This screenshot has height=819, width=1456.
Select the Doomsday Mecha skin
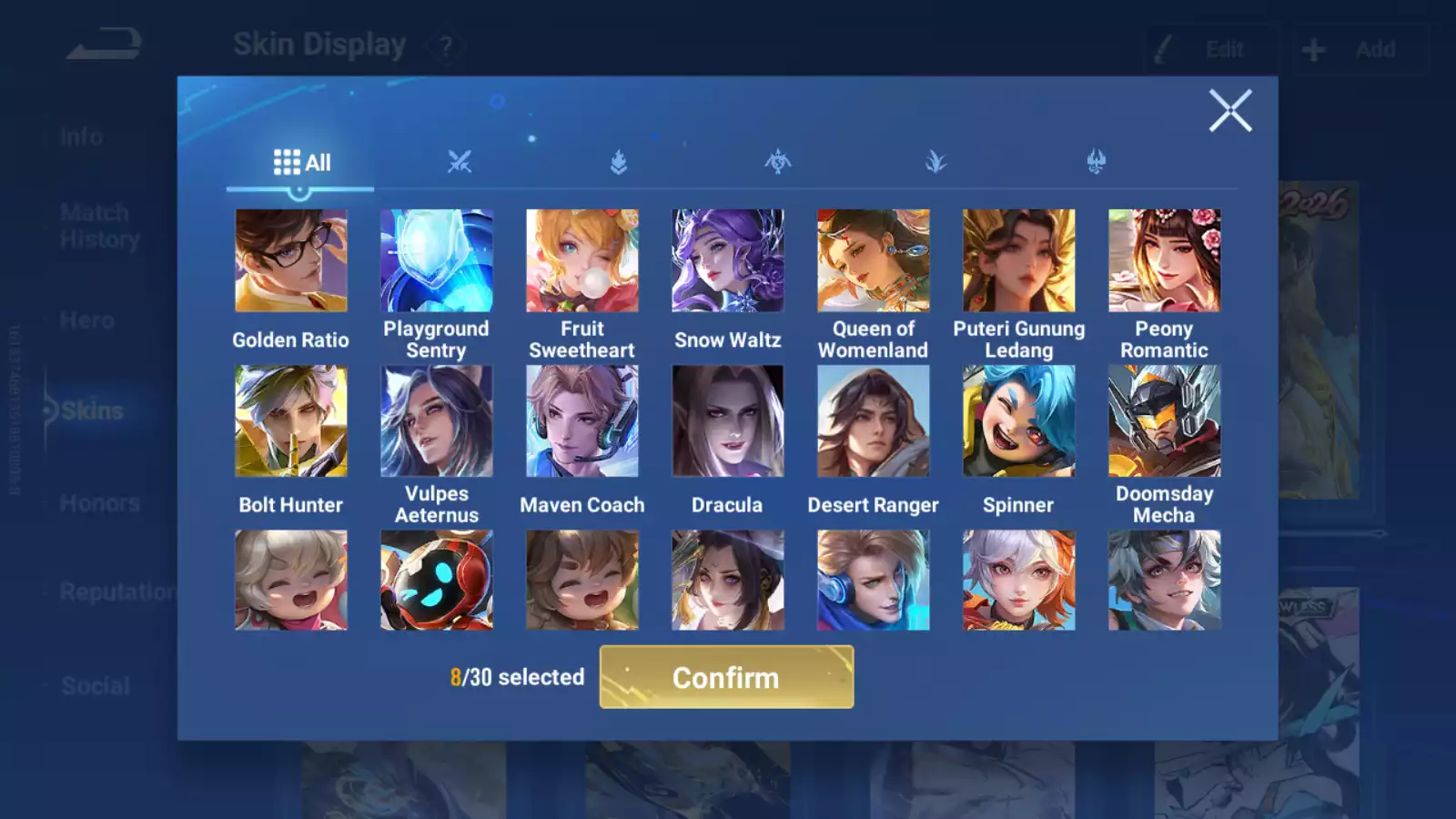pyautogui.click(x=1164, y=420)
